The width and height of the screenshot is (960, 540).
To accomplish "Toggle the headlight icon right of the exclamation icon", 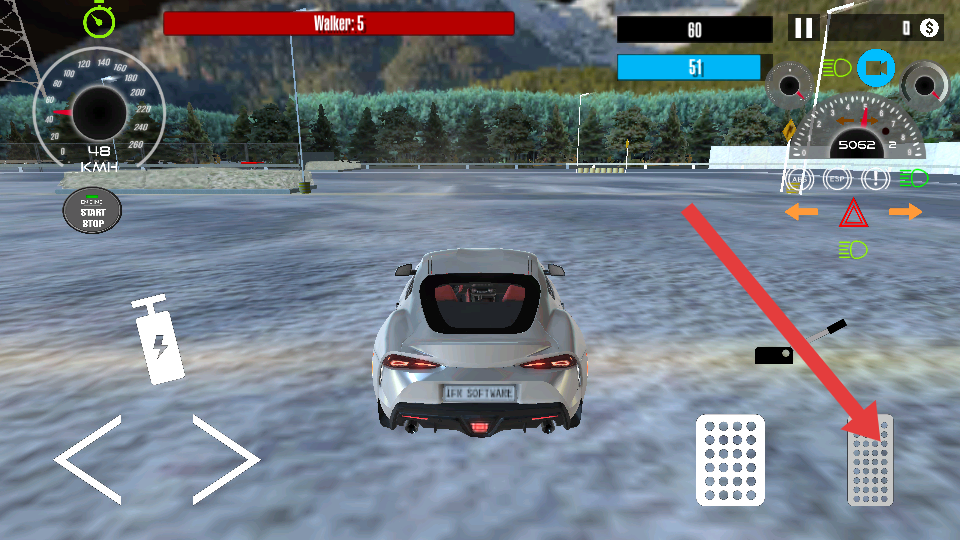I will 913,179.
